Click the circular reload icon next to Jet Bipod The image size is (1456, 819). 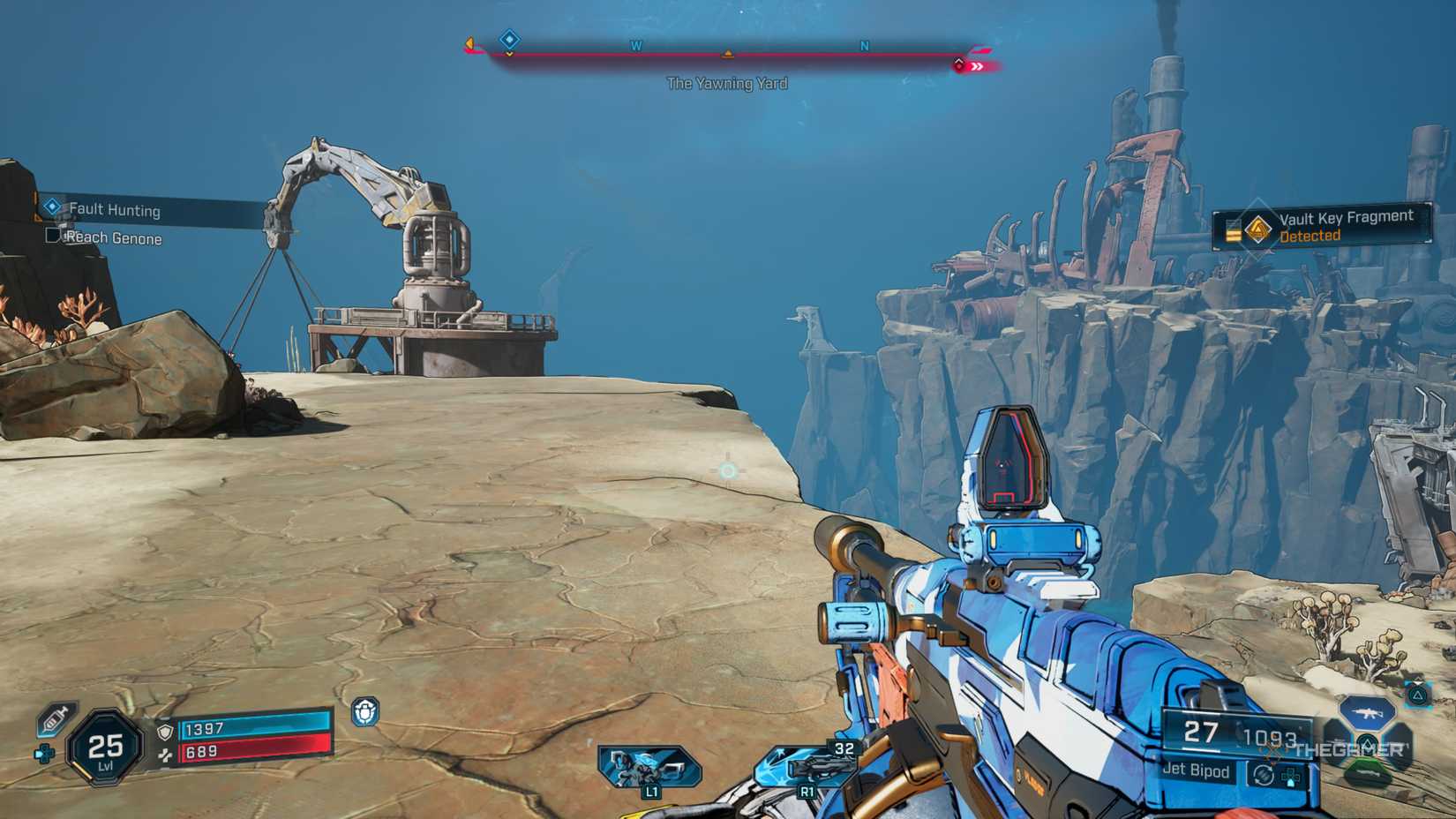[x=1262, y=776]
